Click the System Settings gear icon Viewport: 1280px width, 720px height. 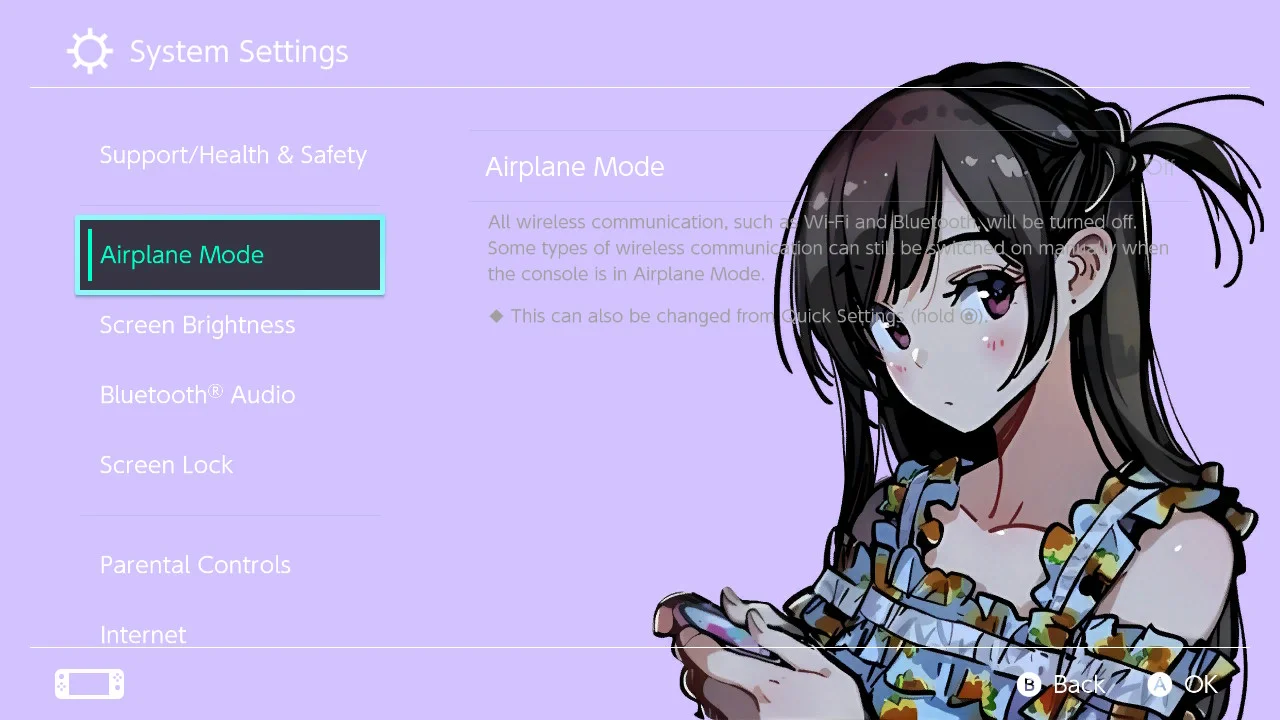click(89, 50)
